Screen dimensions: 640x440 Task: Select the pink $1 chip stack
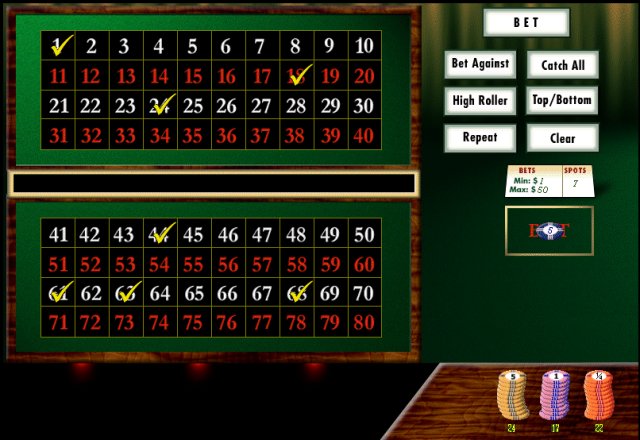pos(555,397)
